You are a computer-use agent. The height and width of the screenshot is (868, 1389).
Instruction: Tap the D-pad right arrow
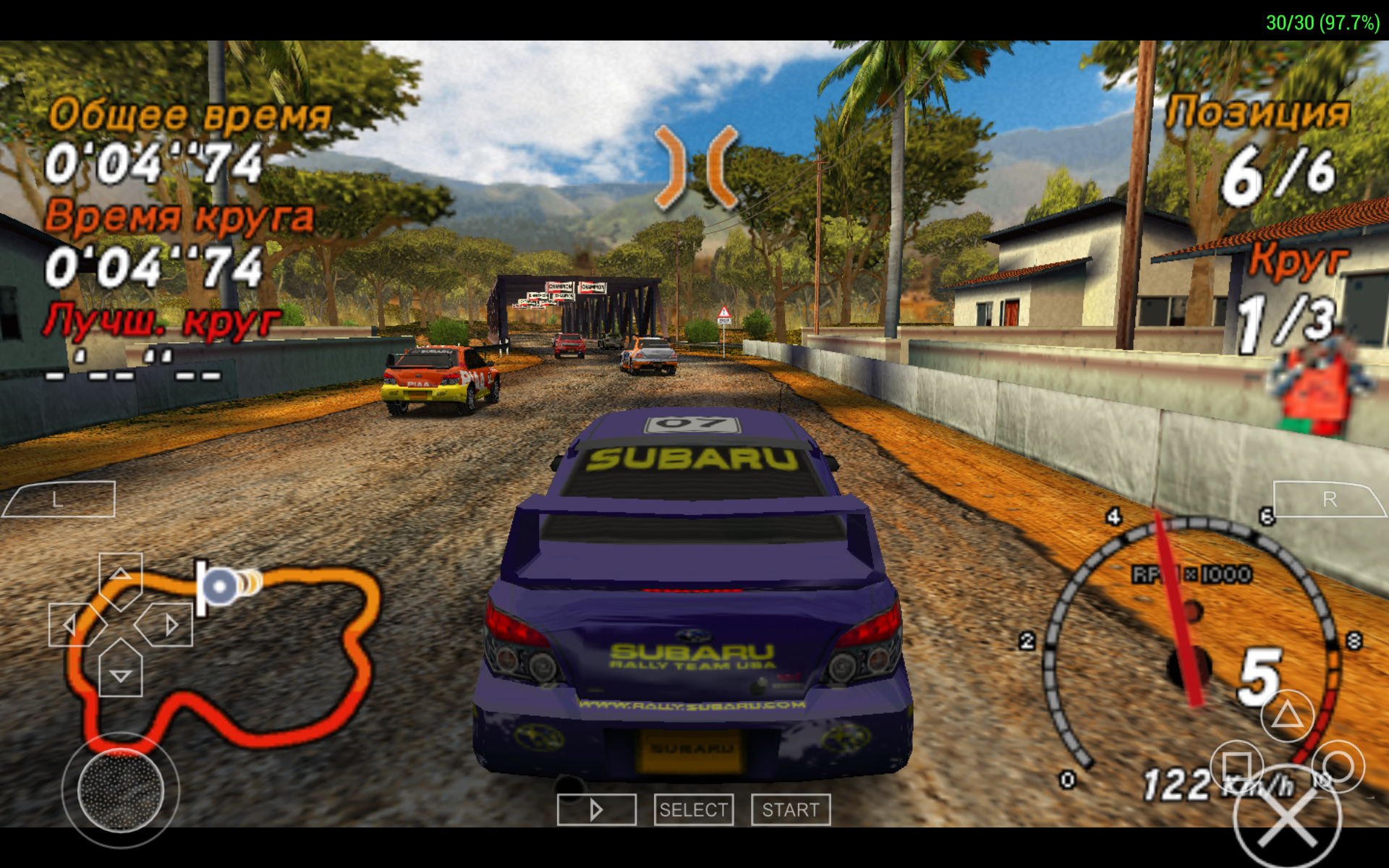click(169, 624)
